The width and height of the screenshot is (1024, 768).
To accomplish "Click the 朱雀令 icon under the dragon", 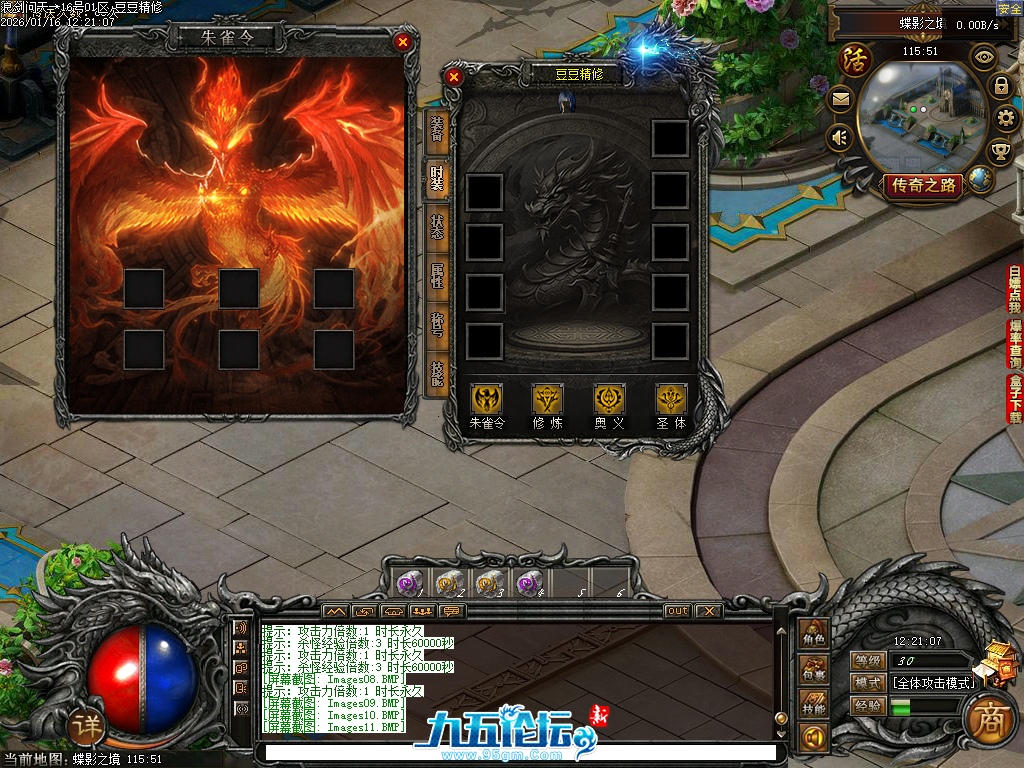I will (487, 399).
